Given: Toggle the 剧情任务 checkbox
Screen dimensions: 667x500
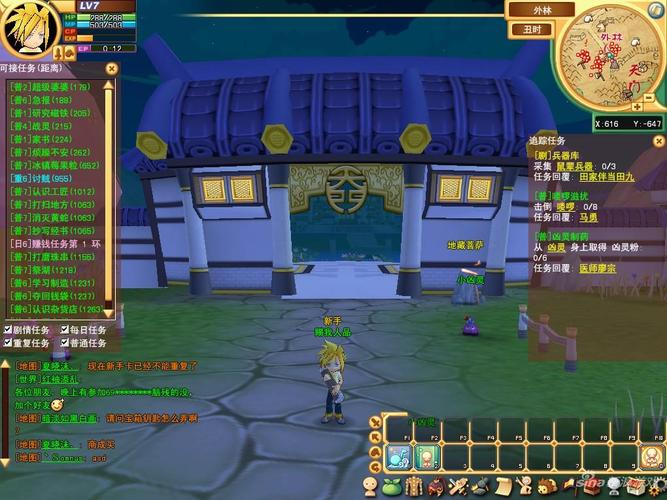Looking at the screenshot, I should coord(8,329).
